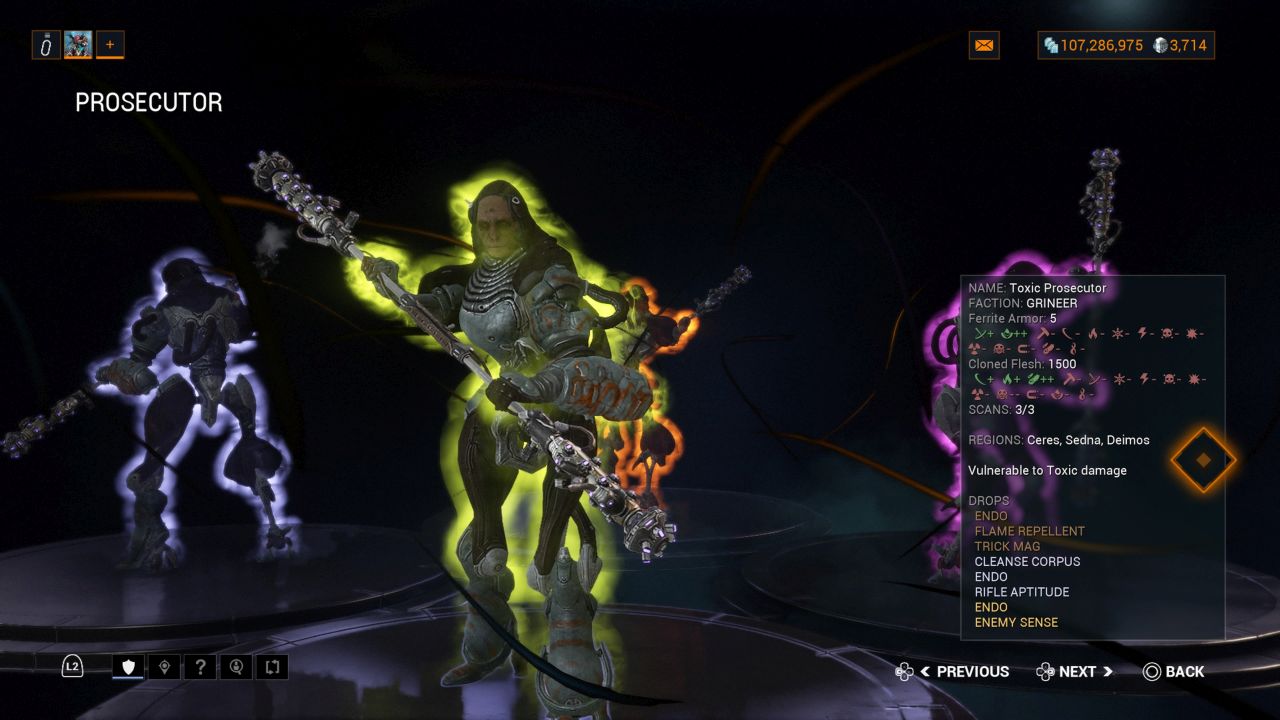Open the inbox envelope icon
The height and width of the screenshot is (720, 1280).
[984, 45]
